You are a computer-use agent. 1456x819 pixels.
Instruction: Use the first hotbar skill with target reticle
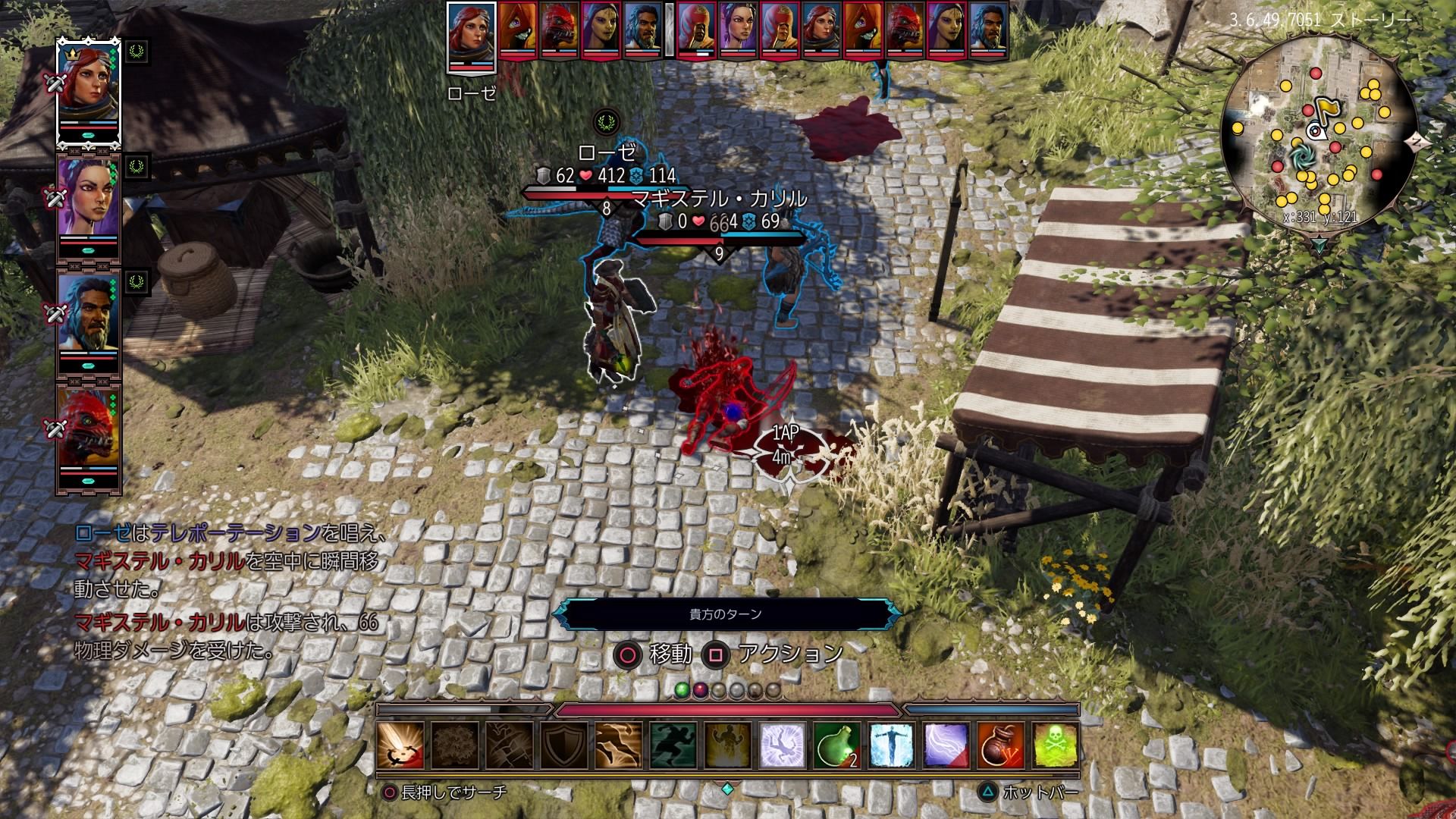pos(401,745)
